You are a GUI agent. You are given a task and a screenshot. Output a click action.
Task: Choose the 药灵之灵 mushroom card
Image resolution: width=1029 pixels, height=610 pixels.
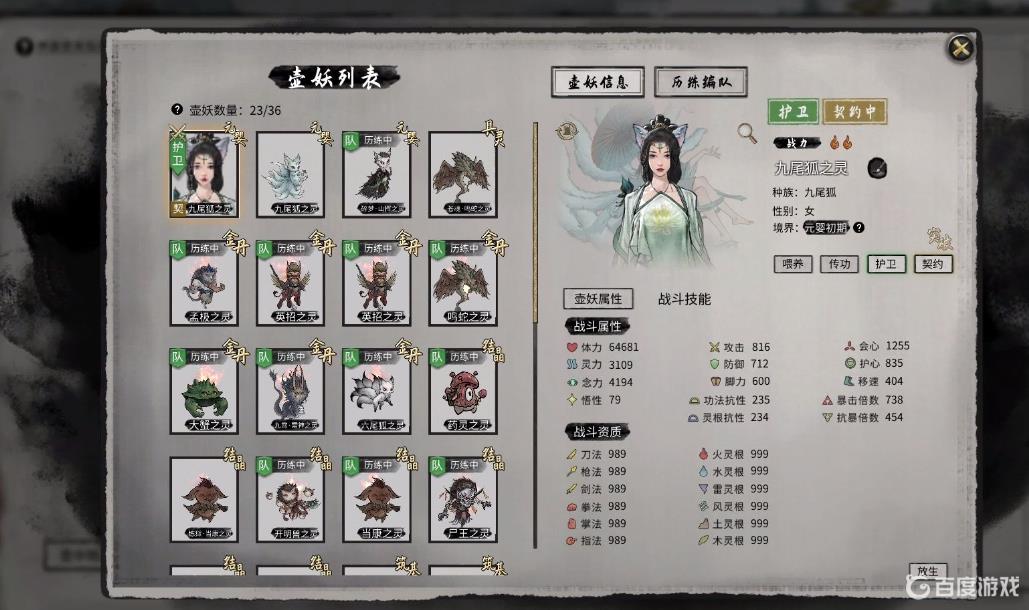462,392
